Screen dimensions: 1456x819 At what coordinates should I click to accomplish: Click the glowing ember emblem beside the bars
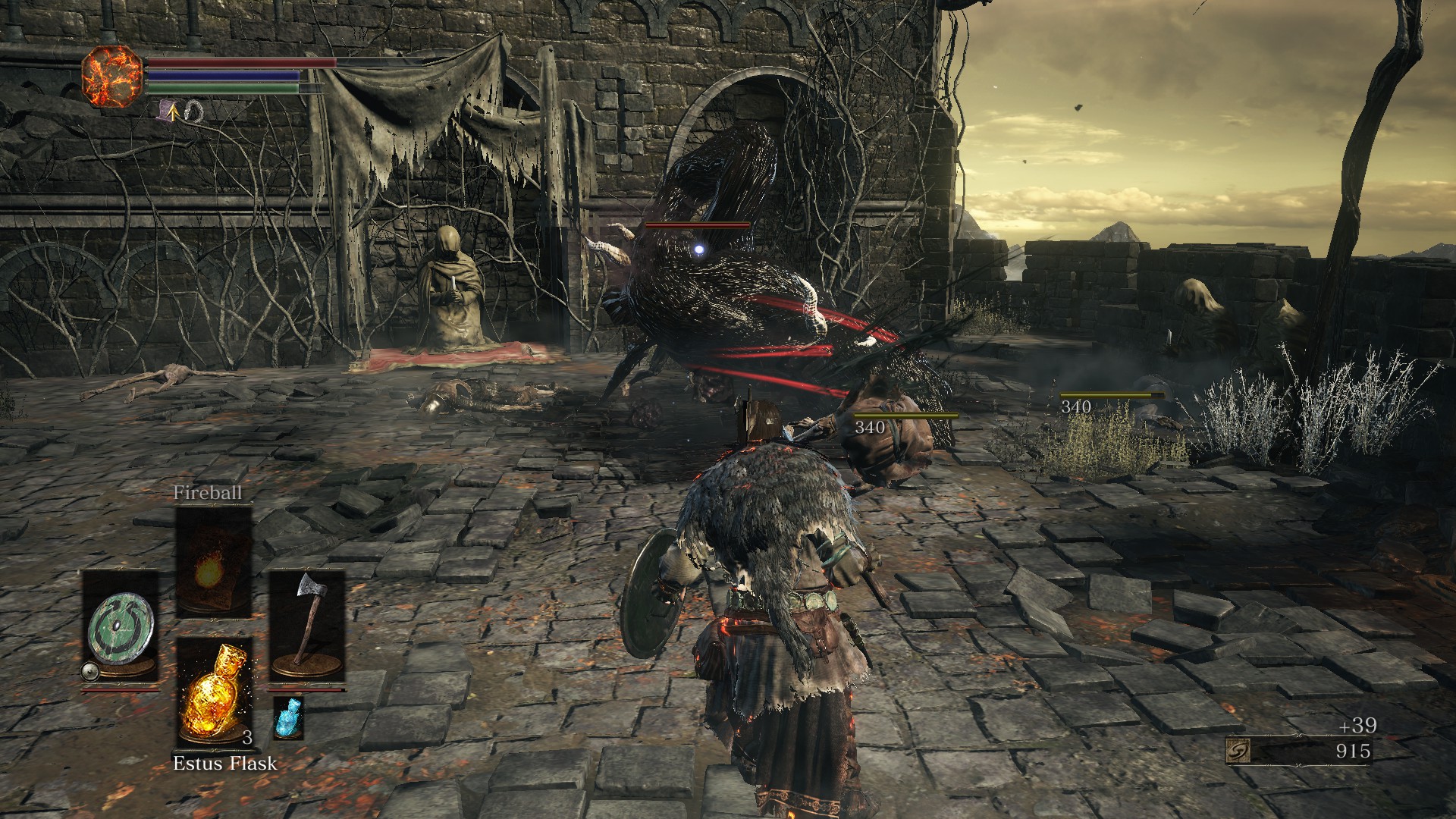112,76
